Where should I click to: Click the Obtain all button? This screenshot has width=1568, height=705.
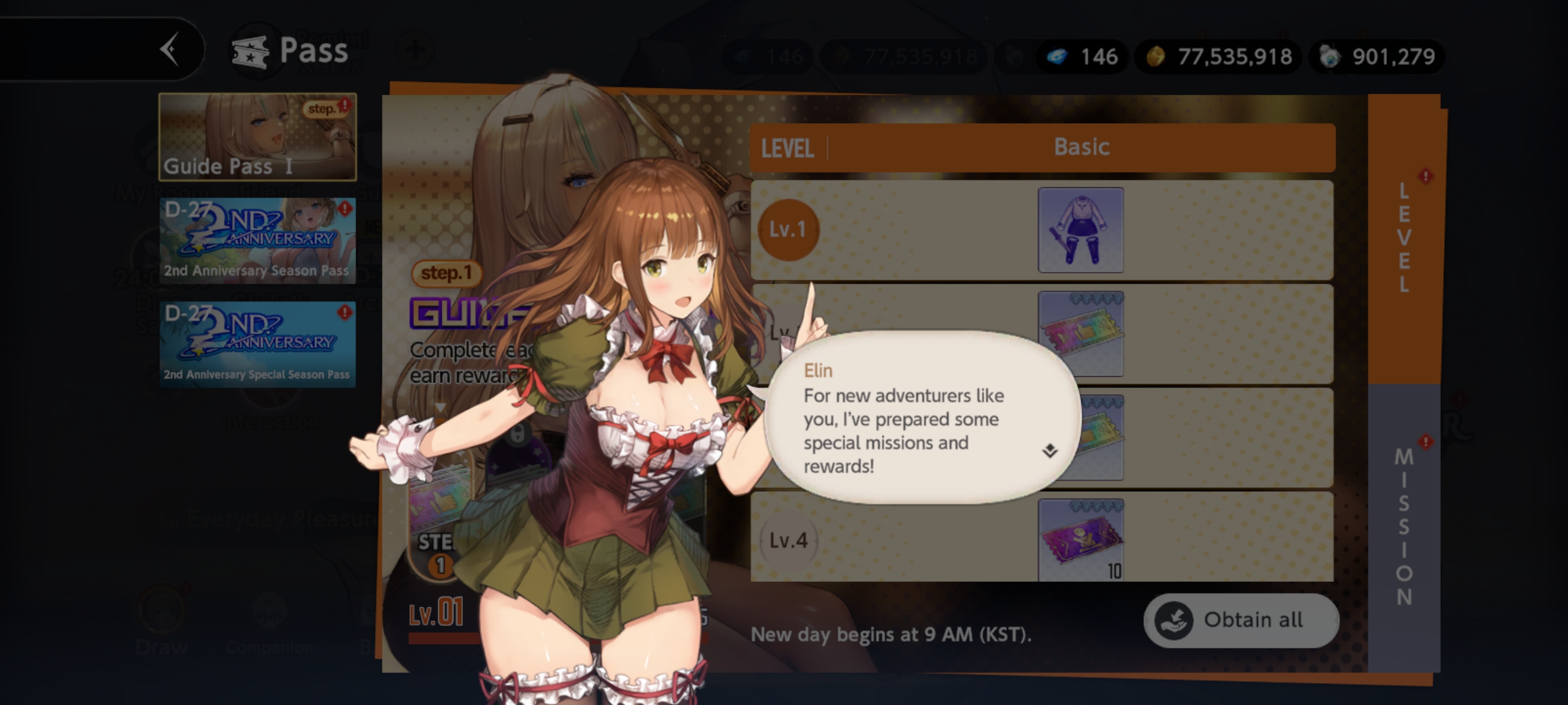(x=1241, y=620)
